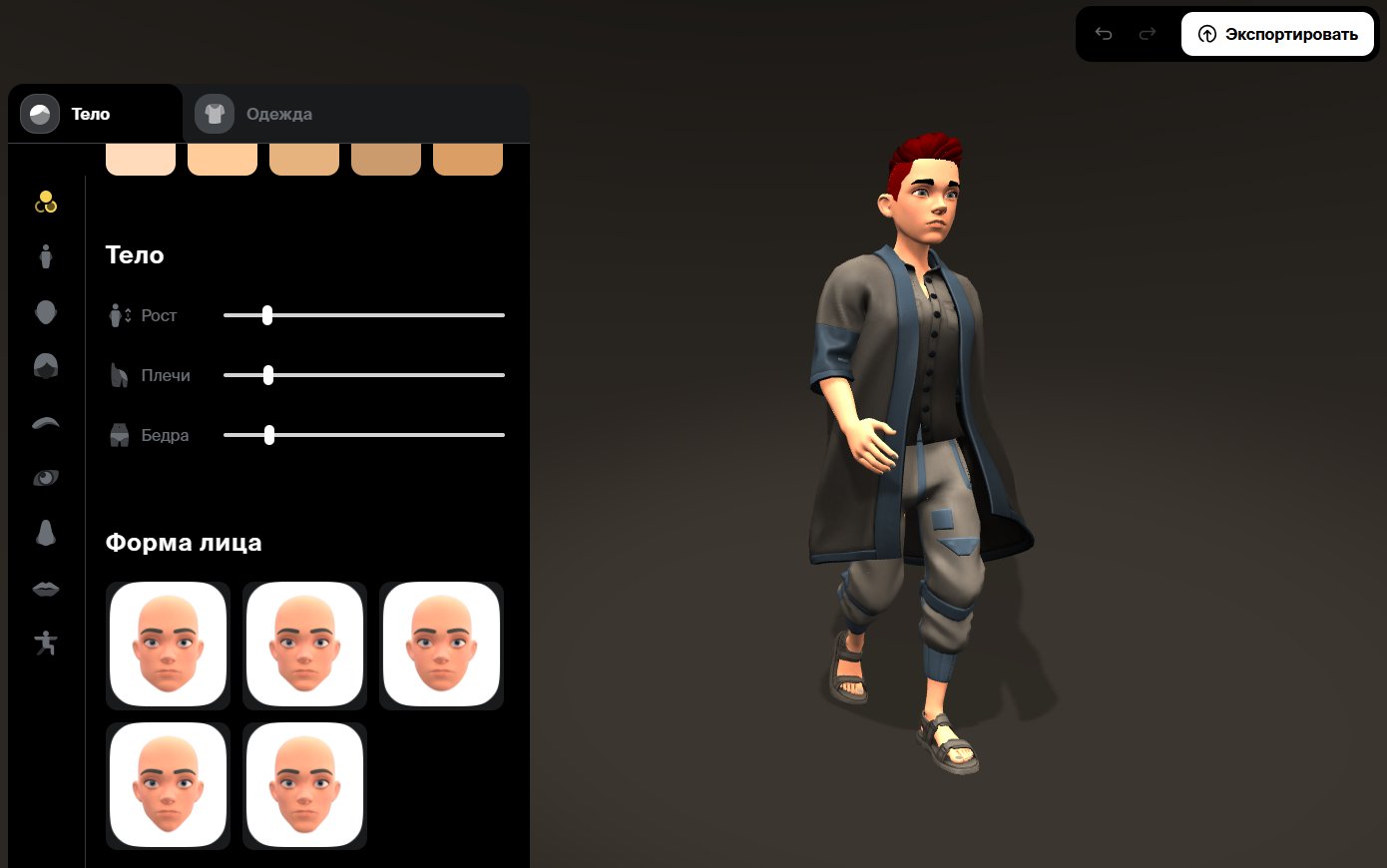Click the Рост slider handle
Image resolution: width=1387 pixels, height=868 pixels.
click(x=267, y=315)
